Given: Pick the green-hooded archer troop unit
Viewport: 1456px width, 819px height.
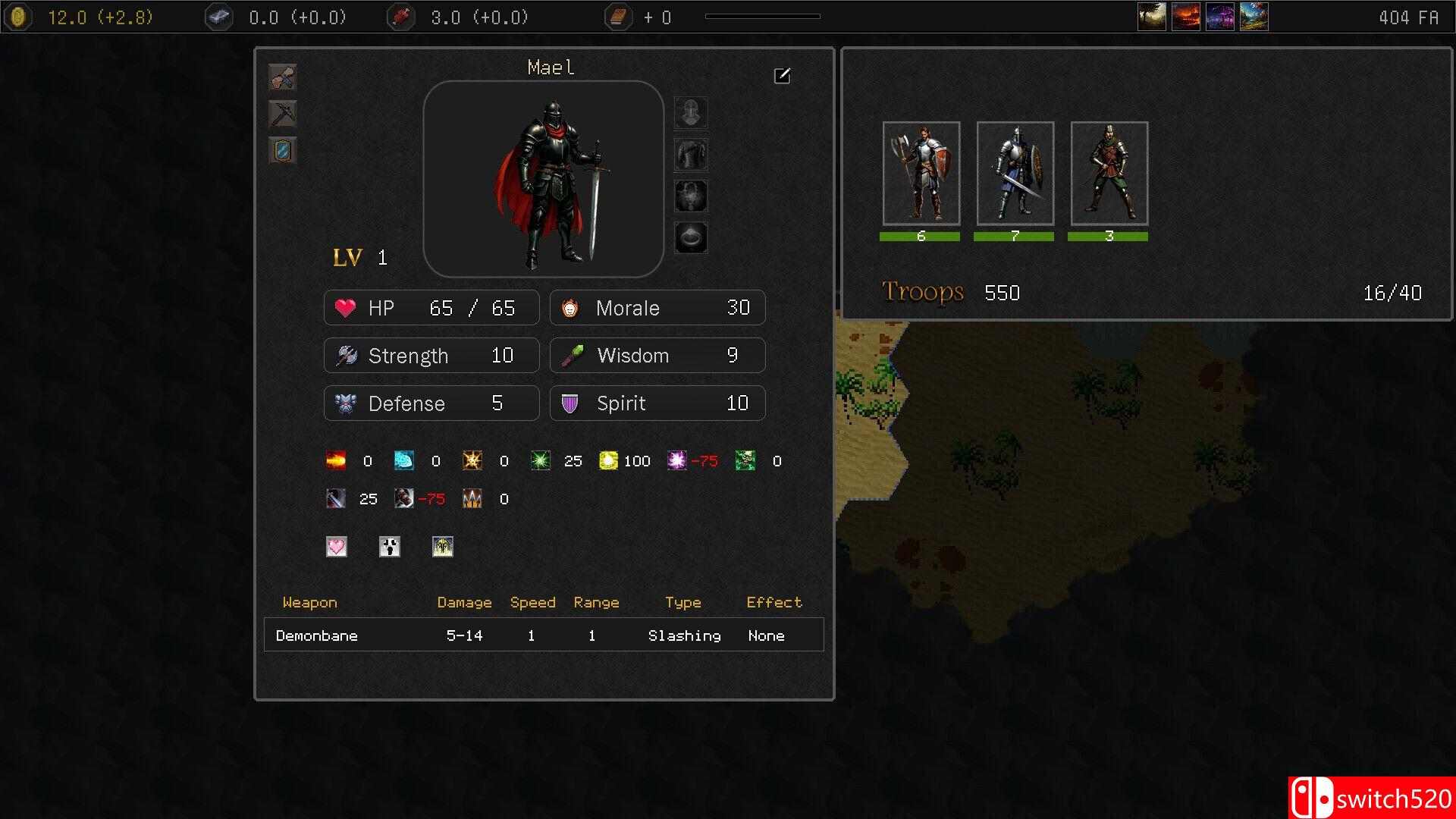Looking at the screenshot, I should [x=1109, y=174].
